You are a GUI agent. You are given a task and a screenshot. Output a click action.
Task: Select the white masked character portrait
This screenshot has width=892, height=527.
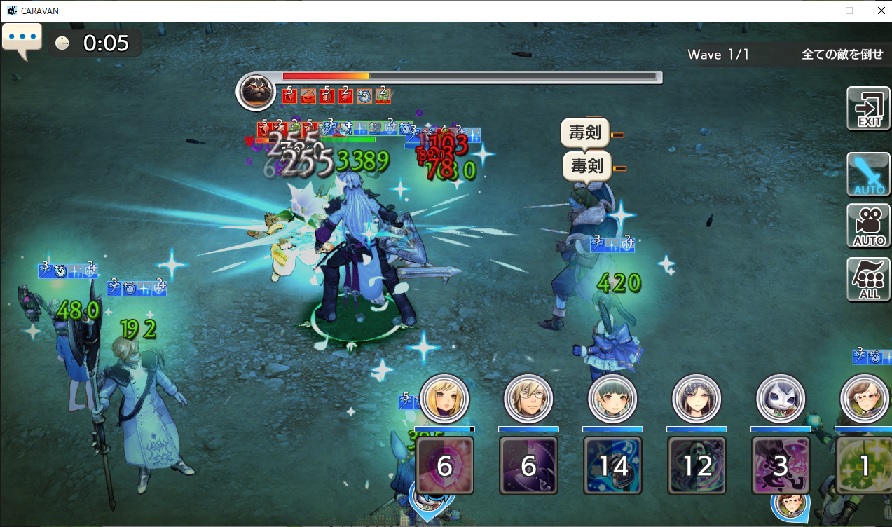coord(778,400)
